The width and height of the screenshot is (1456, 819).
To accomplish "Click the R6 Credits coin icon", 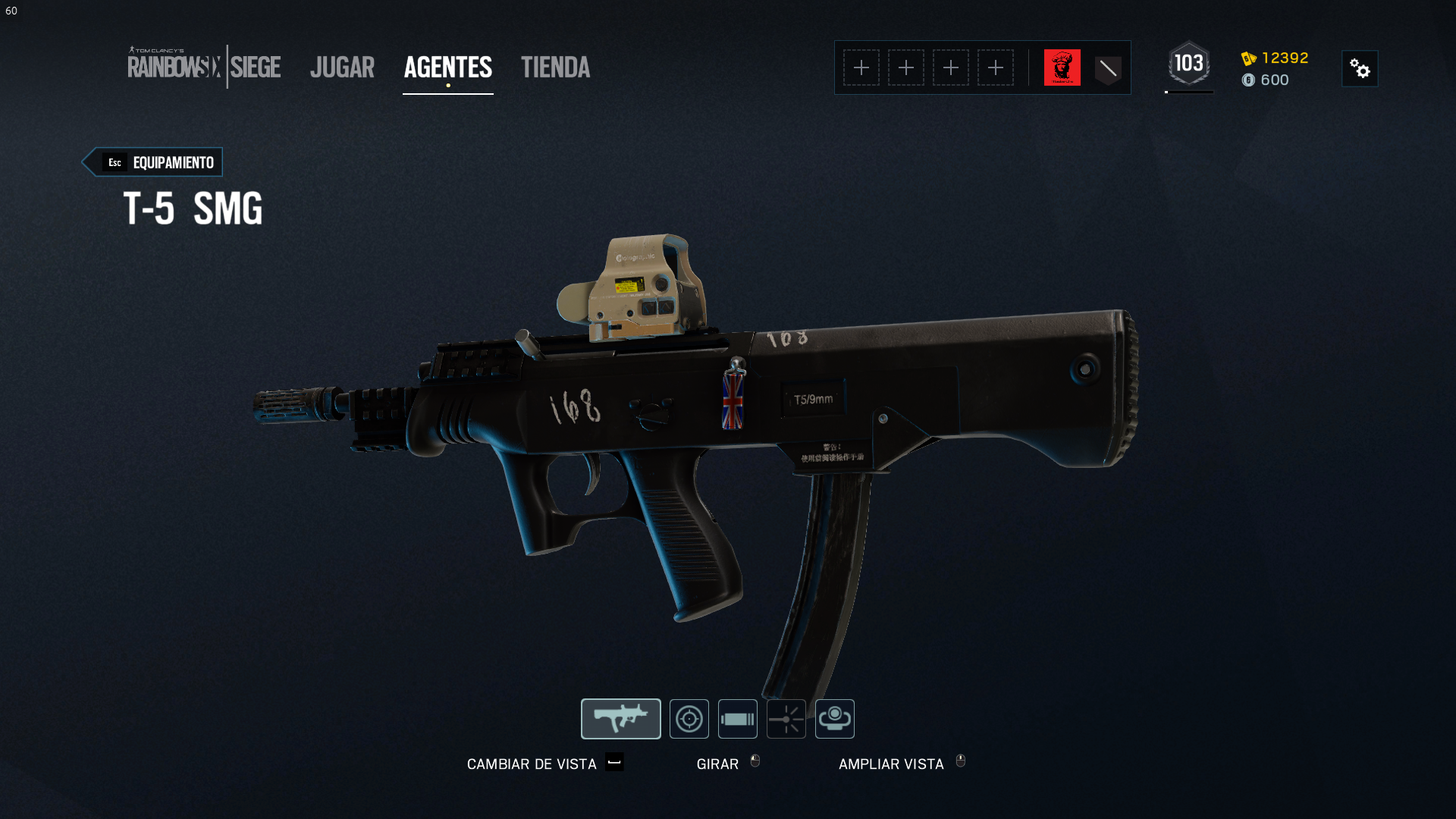I will pyautogui.click(x=1250, y=80).
